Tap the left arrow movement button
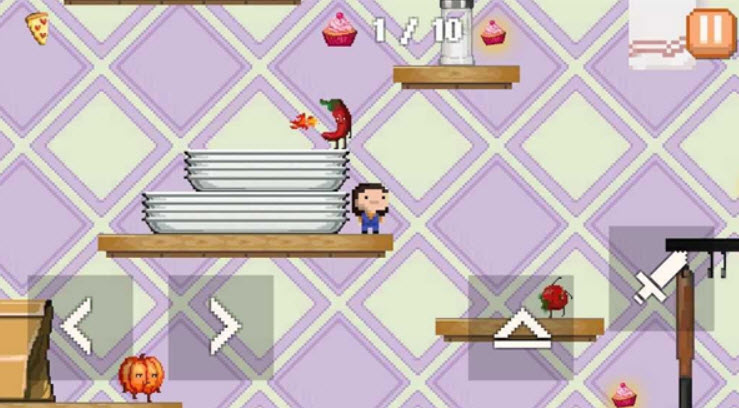This screenshot has width=739, height=408. [x=80, y=327]
